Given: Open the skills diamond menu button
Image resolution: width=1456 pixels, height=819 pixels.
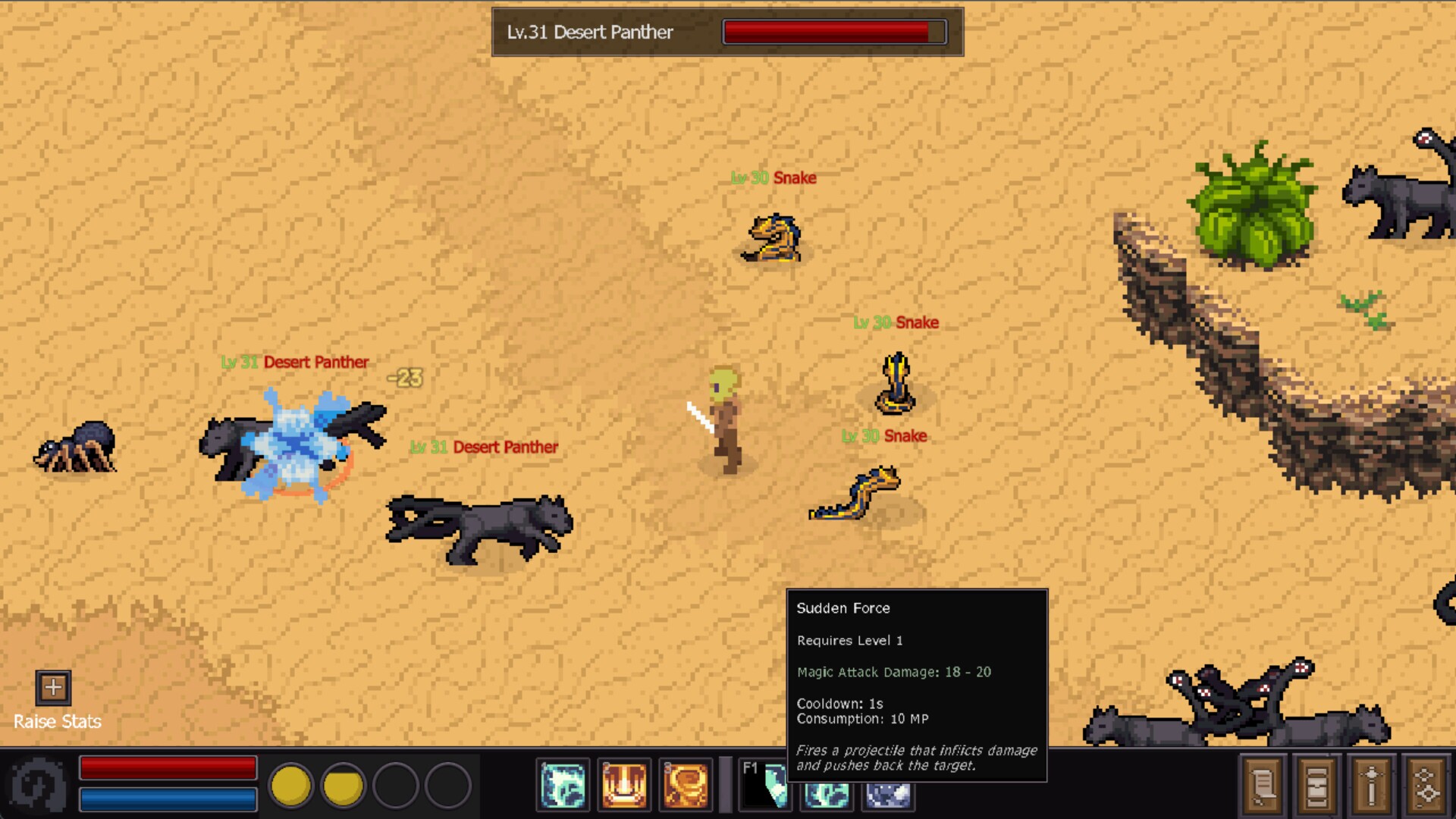Looking at the screenshot, I should pyautogui.click(x=1426, y=785).
